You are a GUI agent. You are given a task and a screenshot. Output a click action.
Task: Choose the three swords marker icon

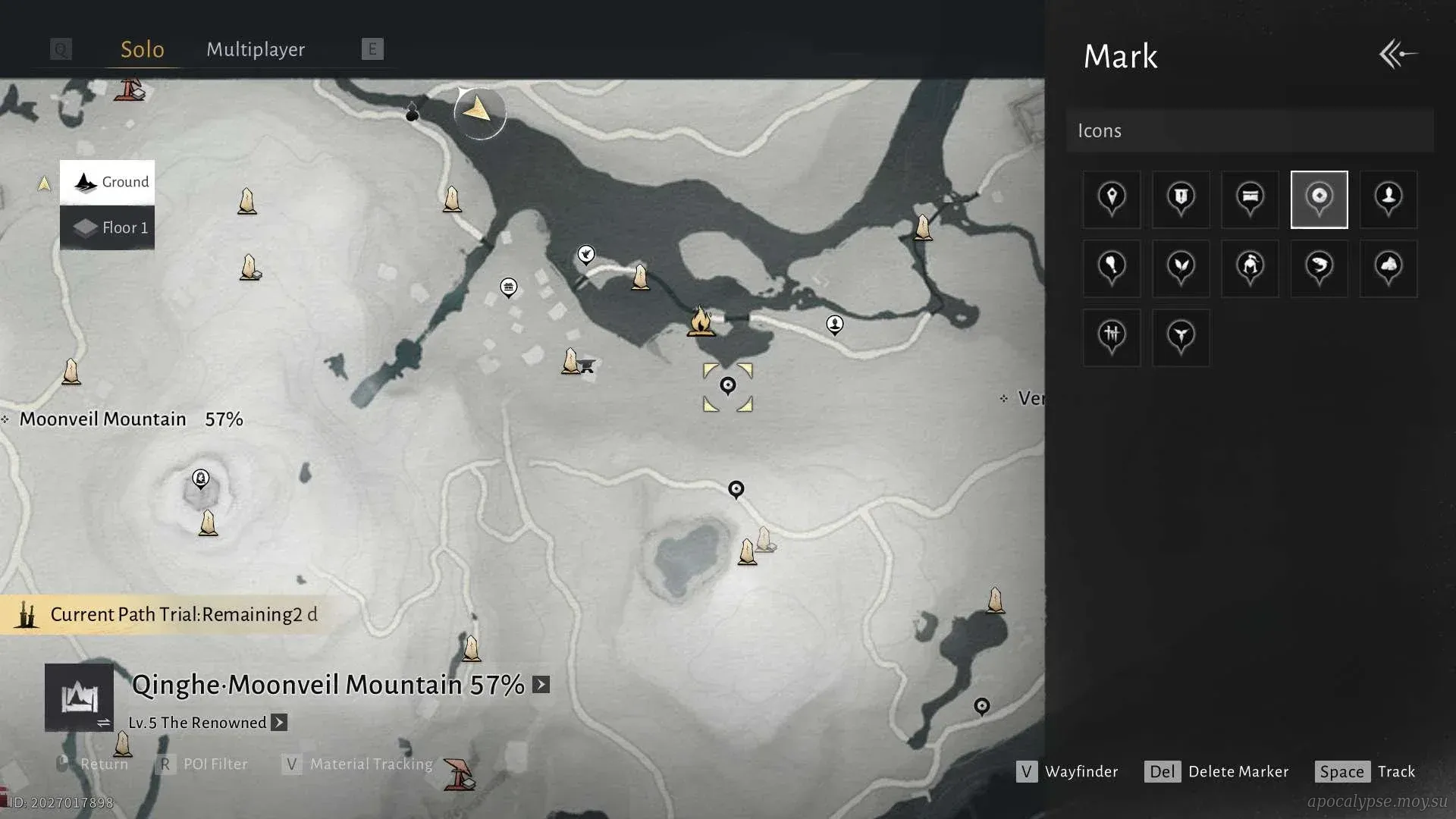click(x=1112, y=337)
